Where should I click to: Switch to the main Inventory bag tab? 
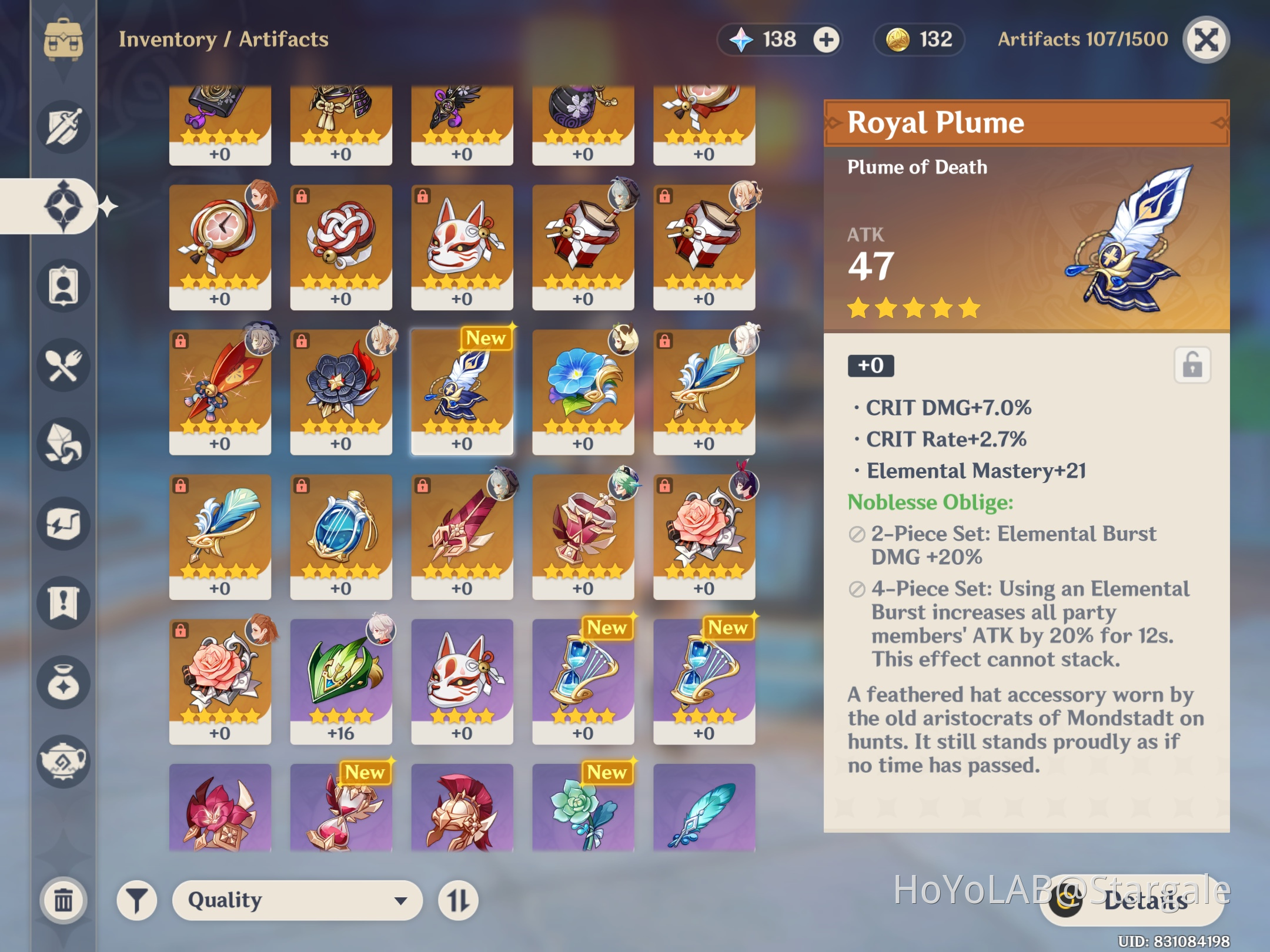(63, 41)
